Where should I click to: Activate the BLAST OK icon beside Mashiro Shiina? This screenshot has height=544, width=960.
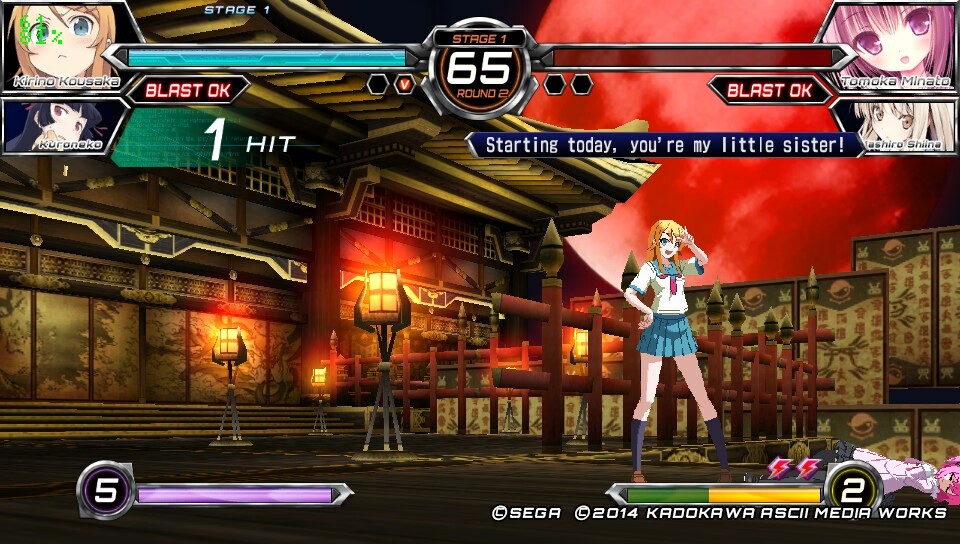(770, 90)
